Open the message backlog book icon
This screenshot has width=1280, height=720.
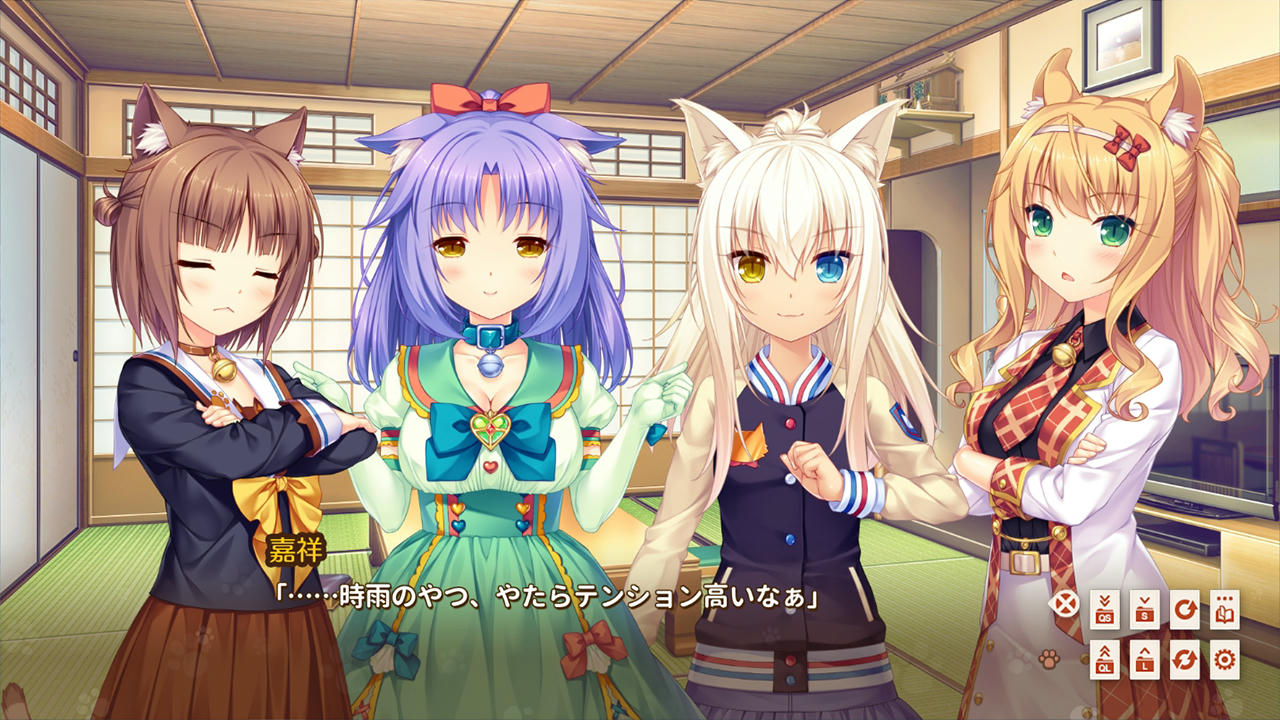pos(1225,608)
